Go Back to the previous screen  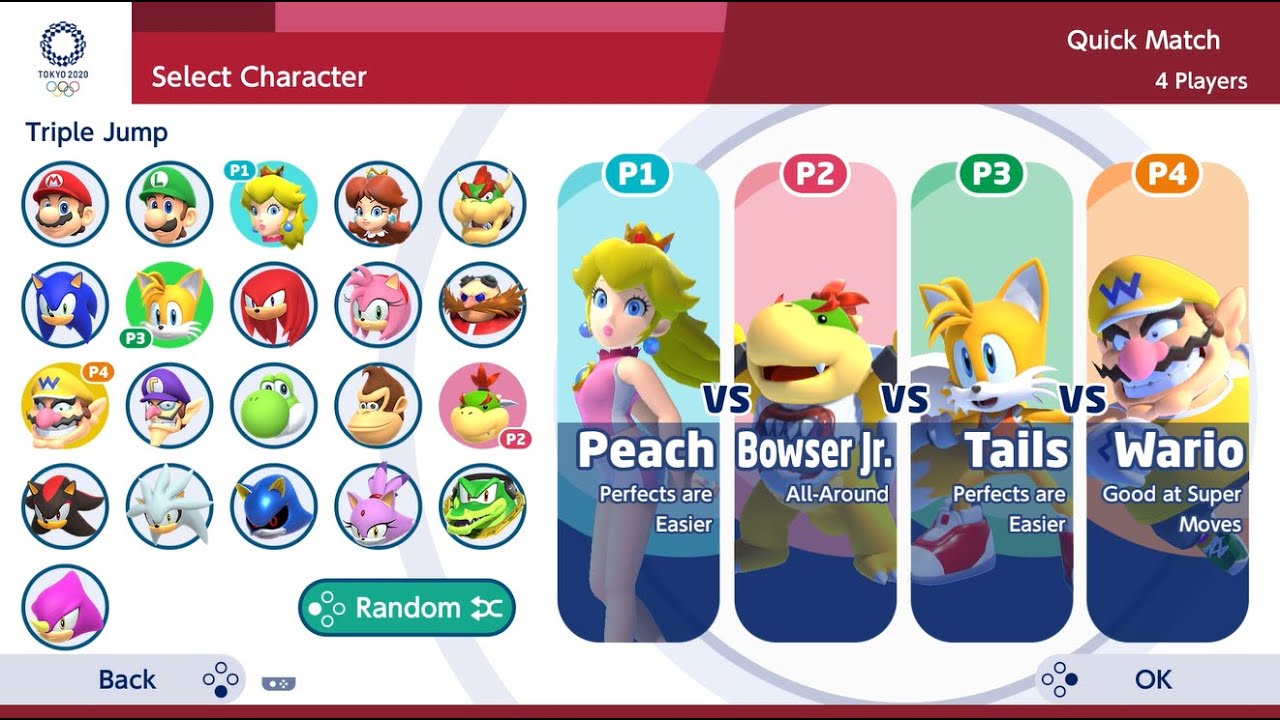click(127, 680)
